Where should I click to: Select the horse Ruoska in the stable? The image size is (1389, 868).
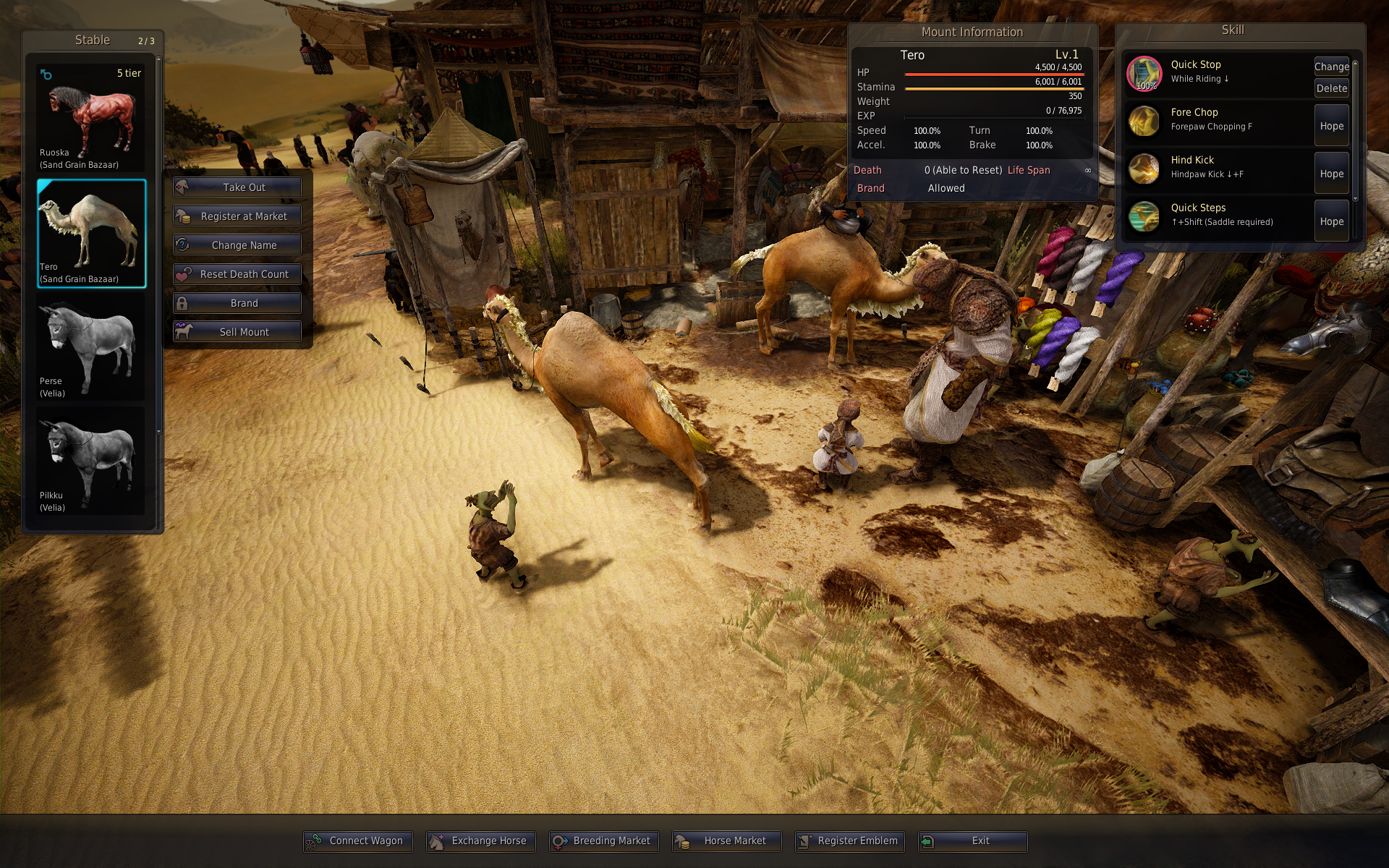click(x=91, y=118)
